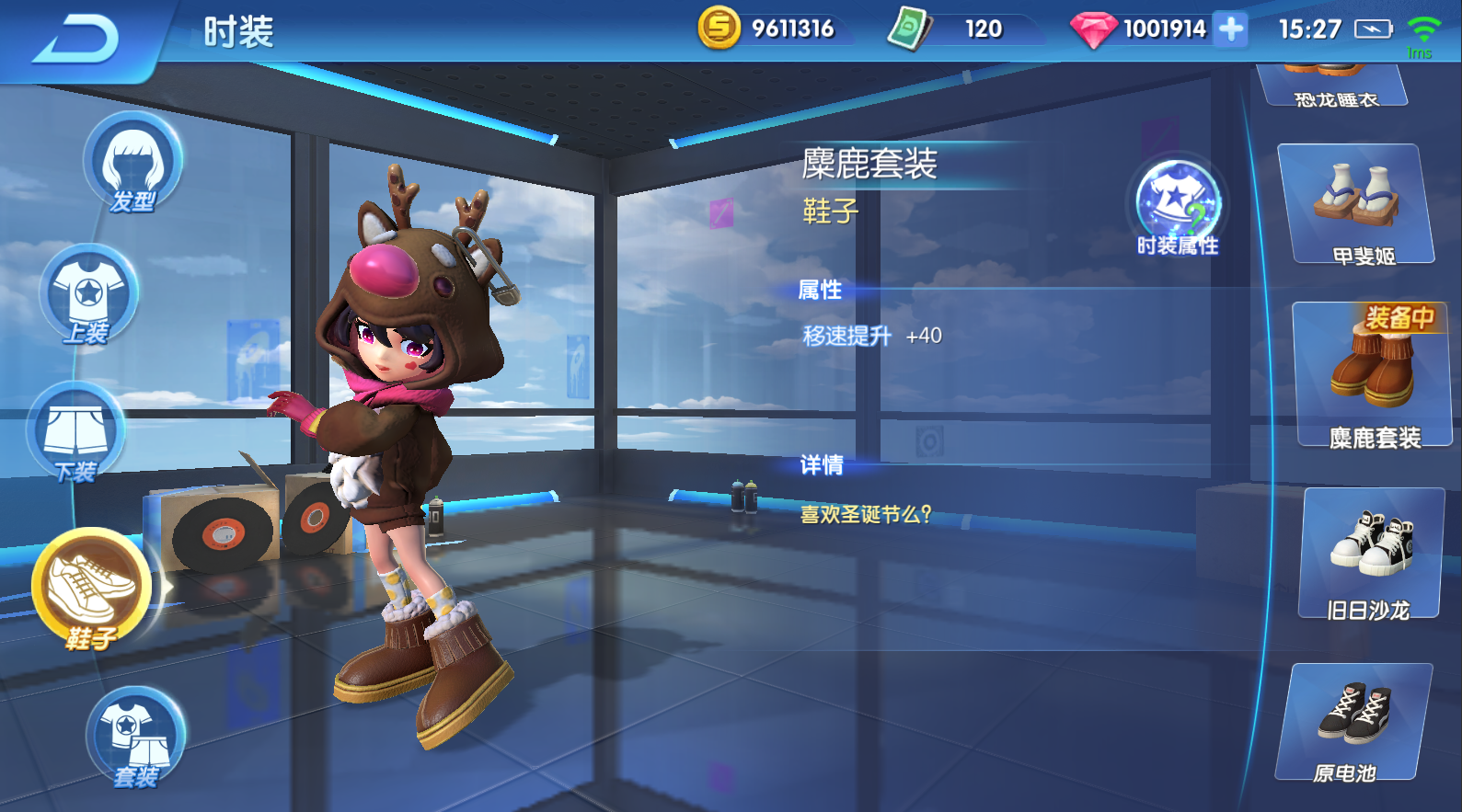Open the 时装属性 fashion attributes button
Image resolution: width=1462 pixels, height=812 pixels.
1177,206
